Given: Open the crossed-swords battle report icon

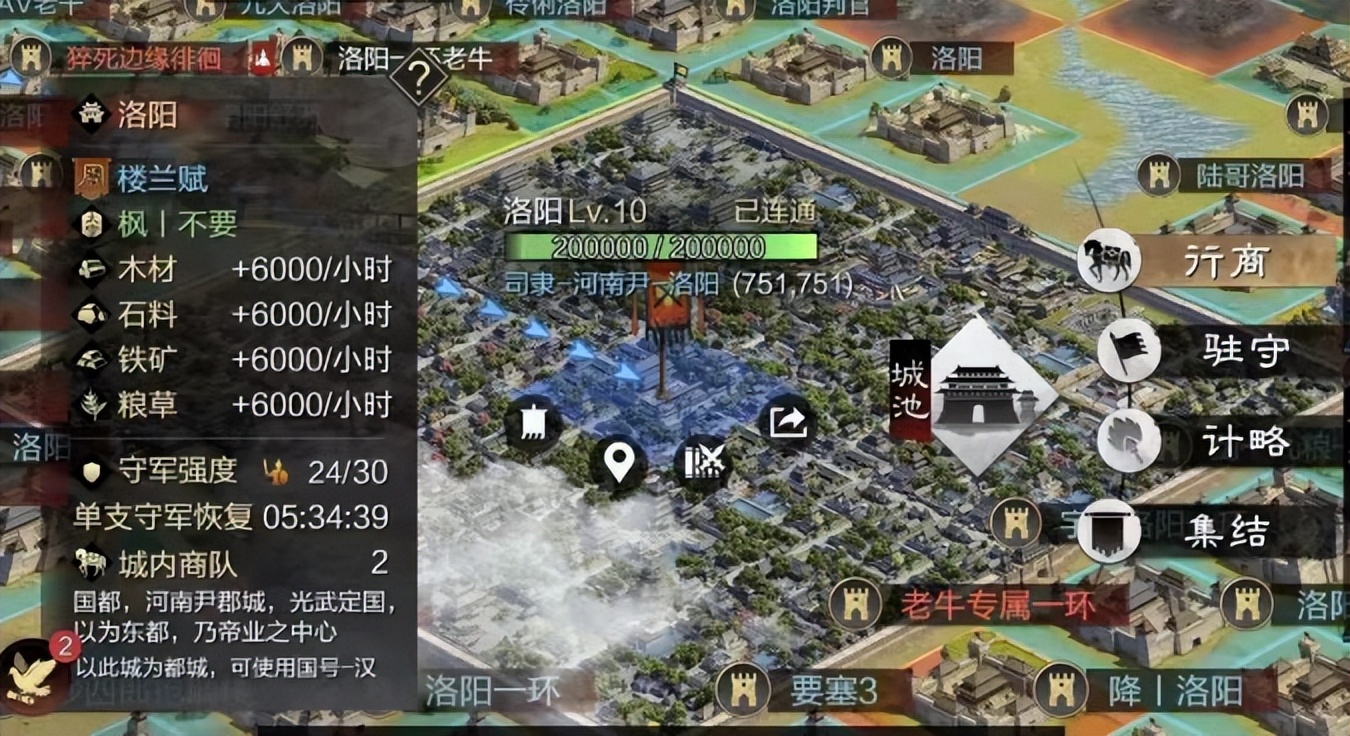Looking at the screenshot, I should [702, 461].
